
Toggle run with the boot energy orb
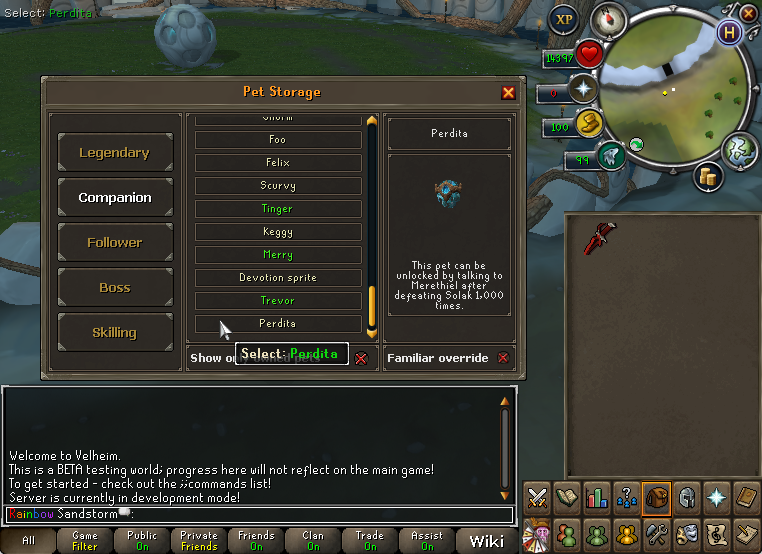point(589,126)
